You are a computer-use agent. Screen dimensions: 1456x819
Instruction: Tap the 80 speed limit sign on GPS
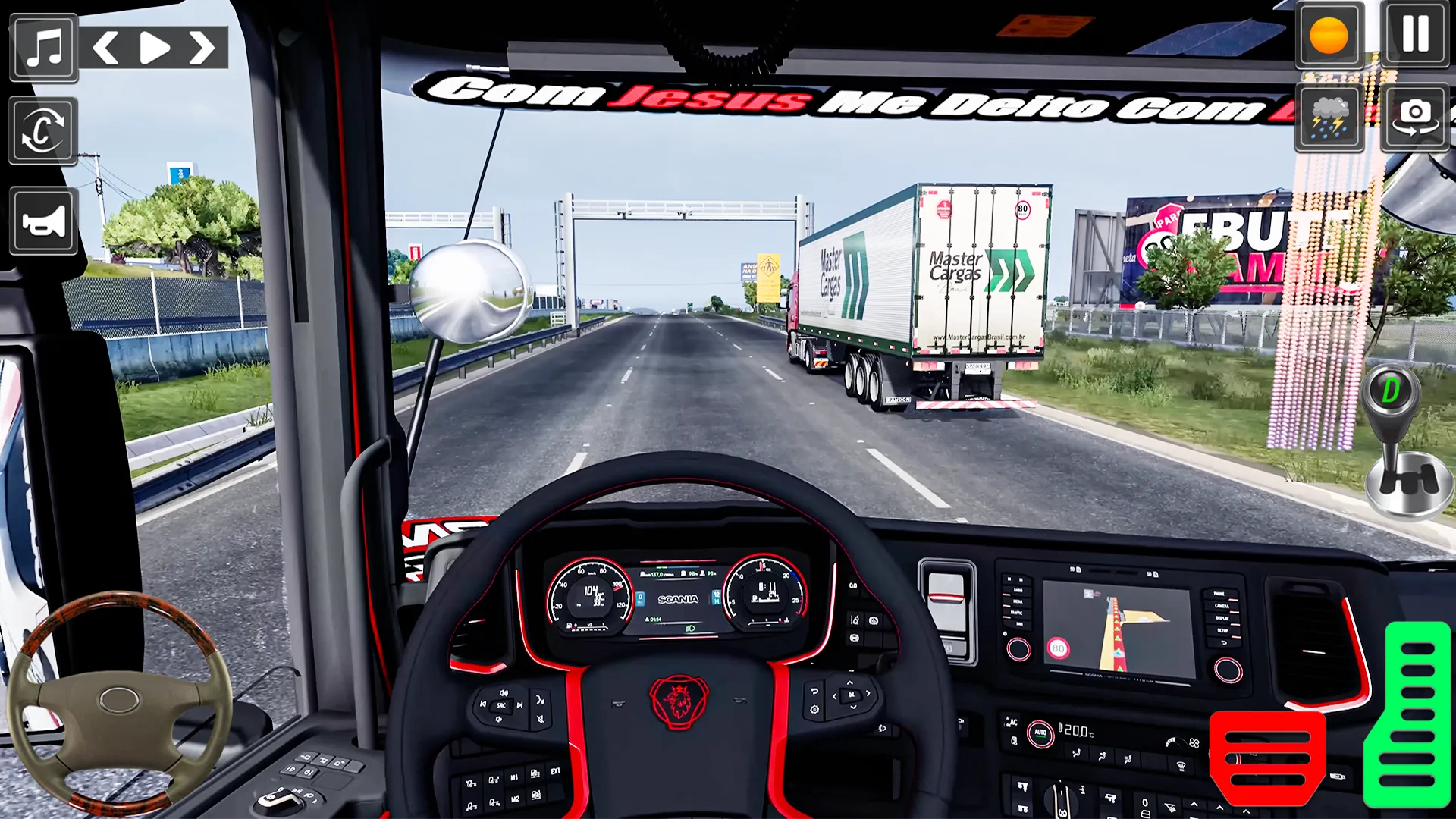(x=1058, y=648)
